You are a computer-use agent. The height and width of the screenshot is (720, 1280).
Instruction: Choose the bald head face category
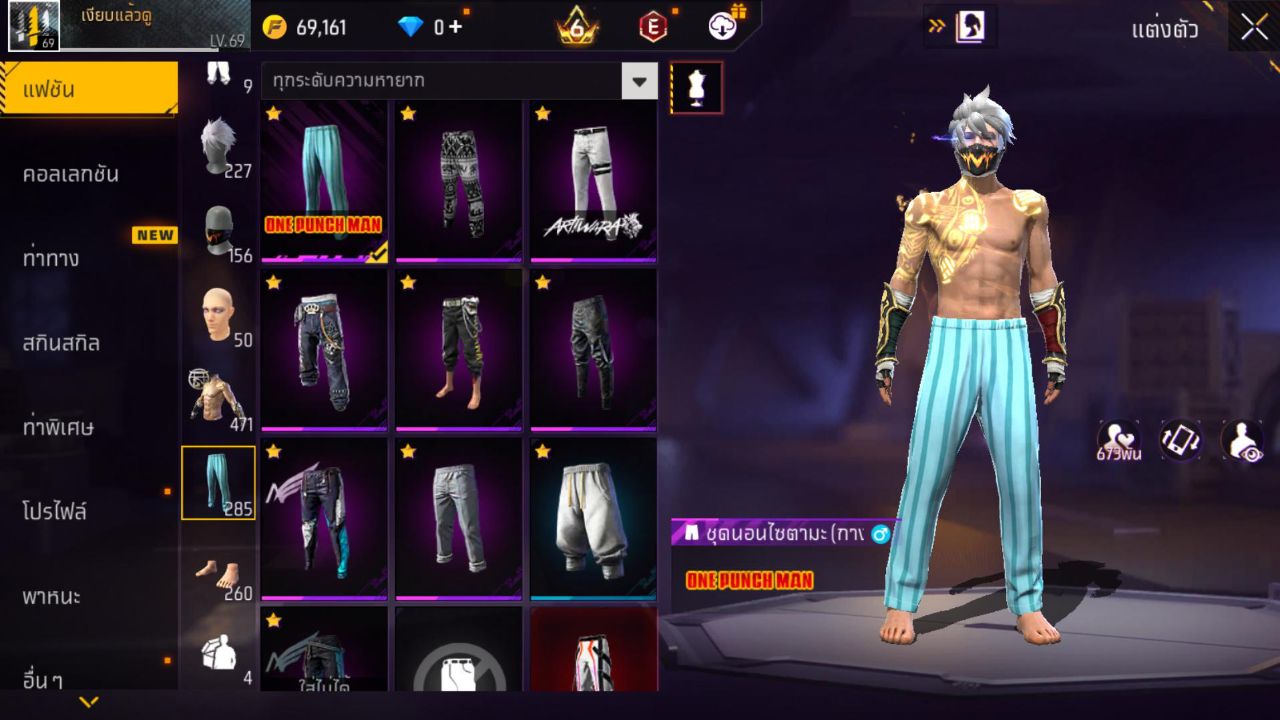point(218,316)
